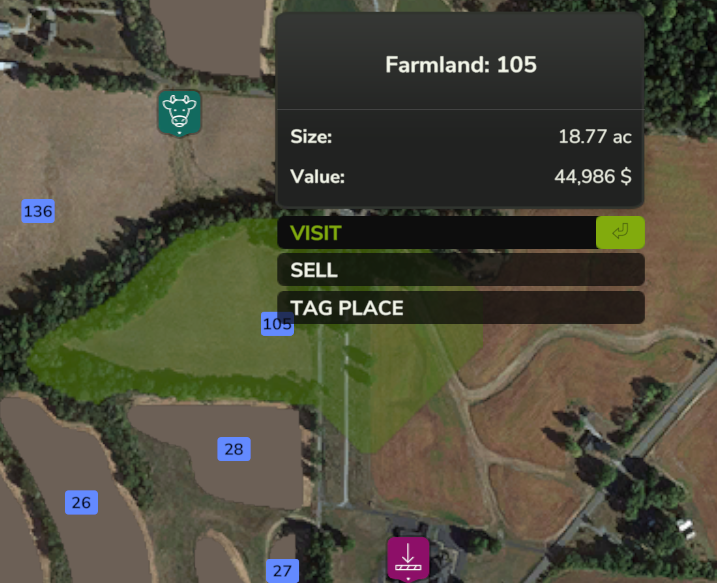Select field marker 136
This screenshot has width=717, height=583.
pyautogui.click(x=38, y=211)
